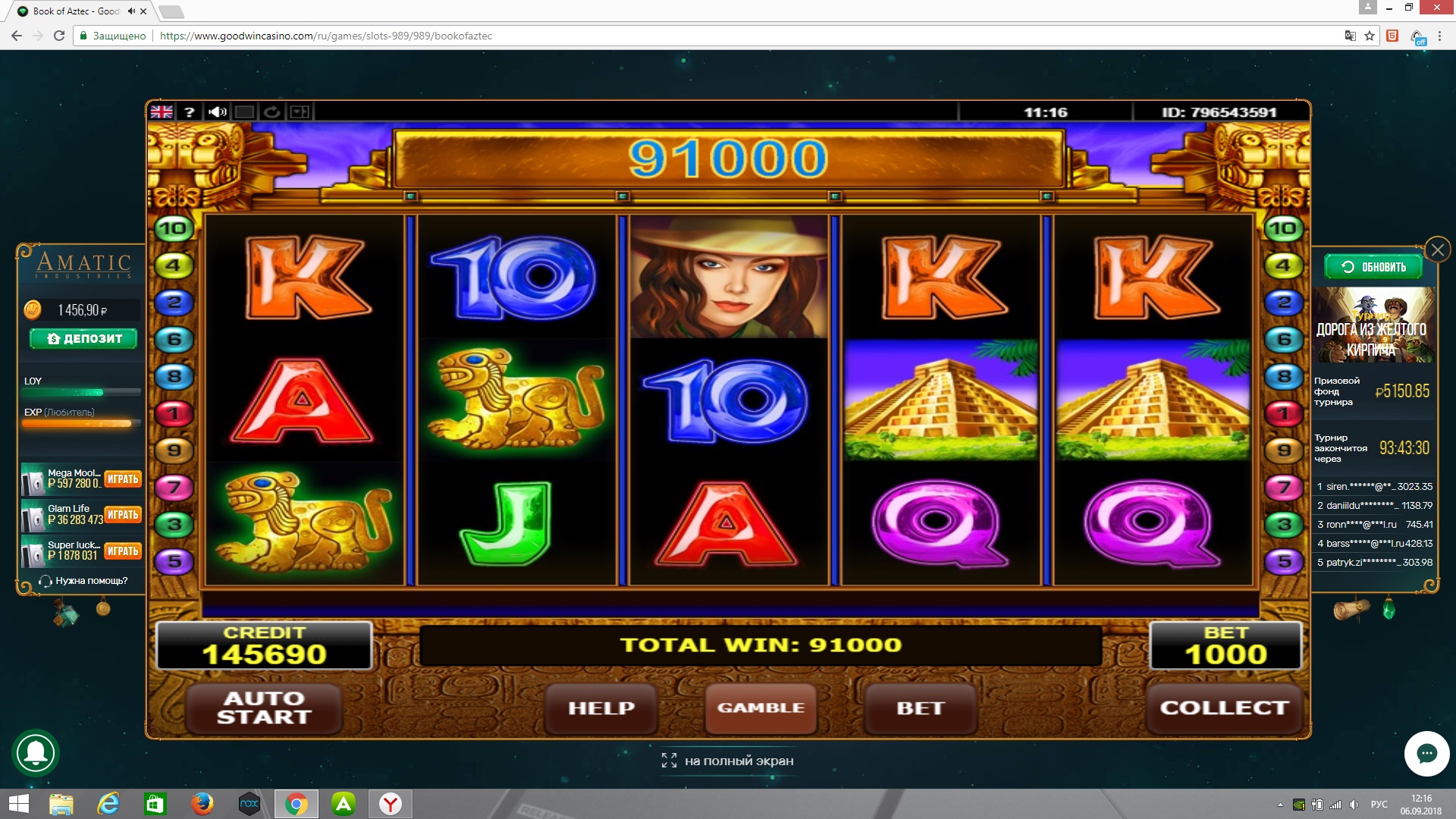
Task: Close the tournament side panel
Action: pyautogui.click(x=1437, y=249)
